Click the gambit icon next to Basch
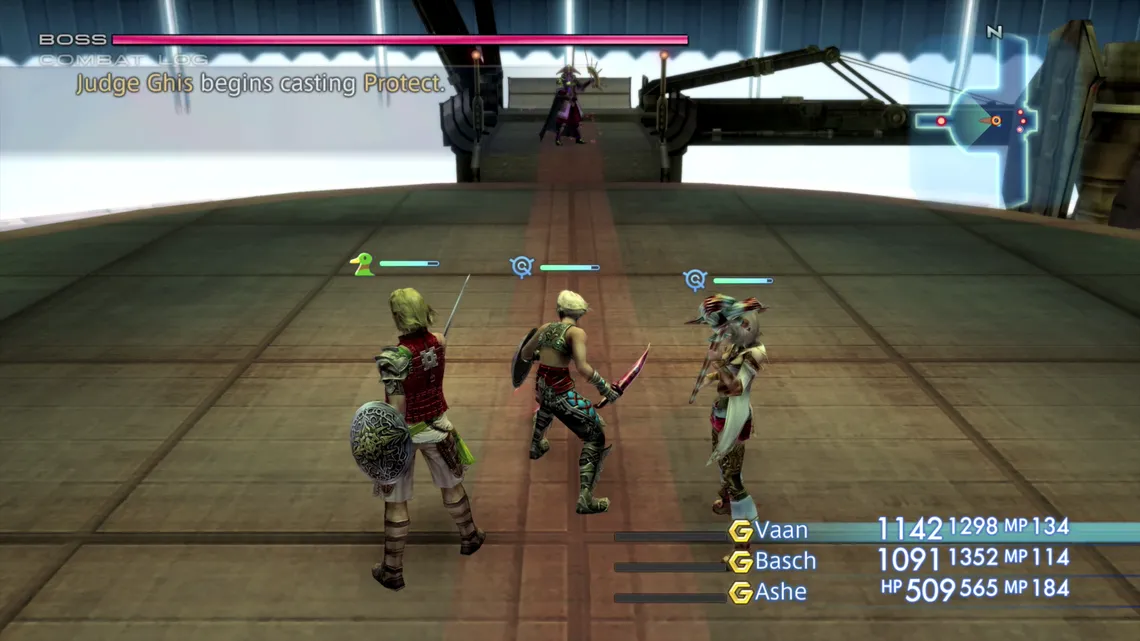 click(x=740, y=562)
